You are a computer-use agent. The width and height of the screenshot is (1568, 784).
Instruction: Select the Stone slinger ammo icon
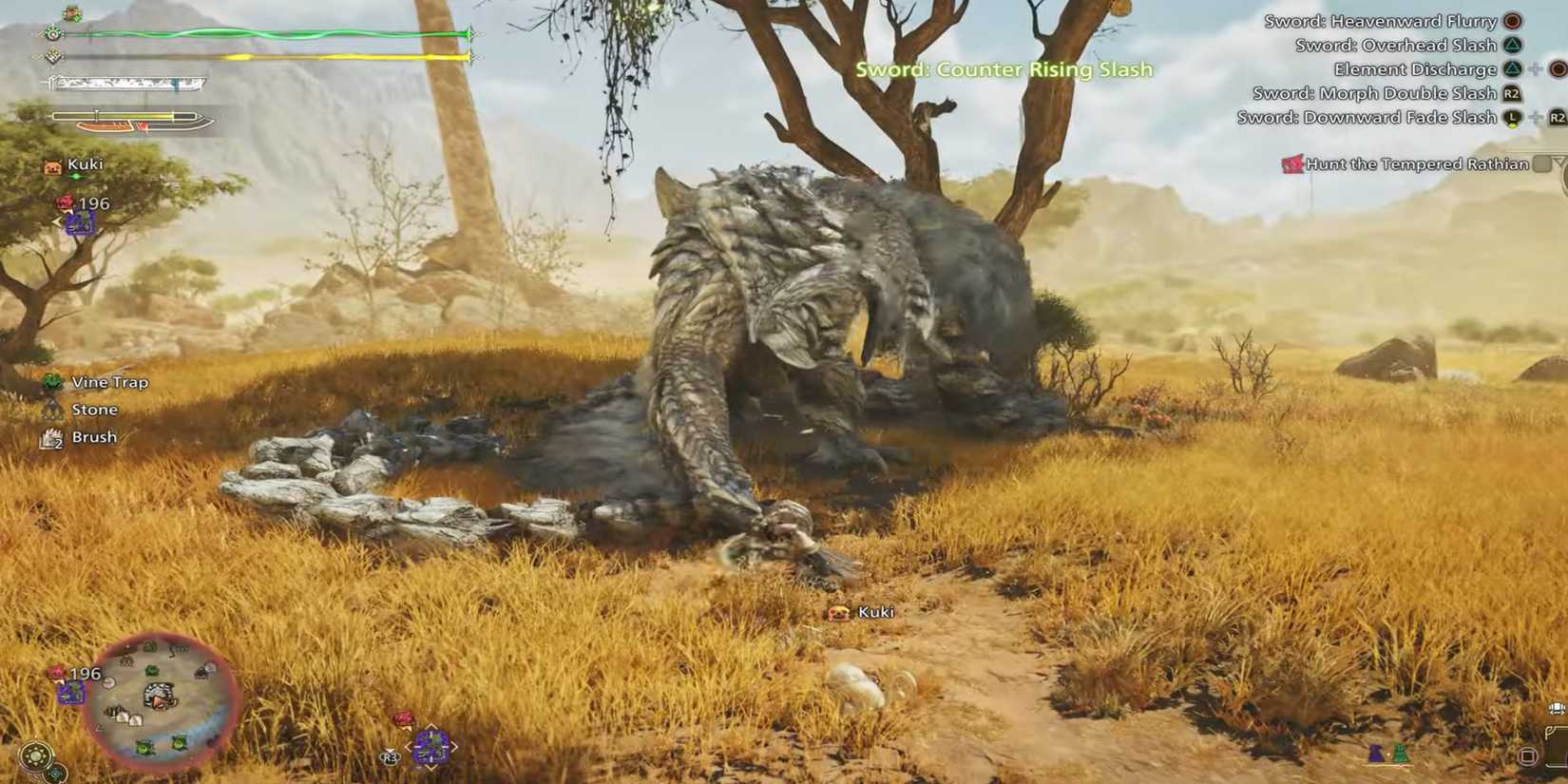point(52,409)
